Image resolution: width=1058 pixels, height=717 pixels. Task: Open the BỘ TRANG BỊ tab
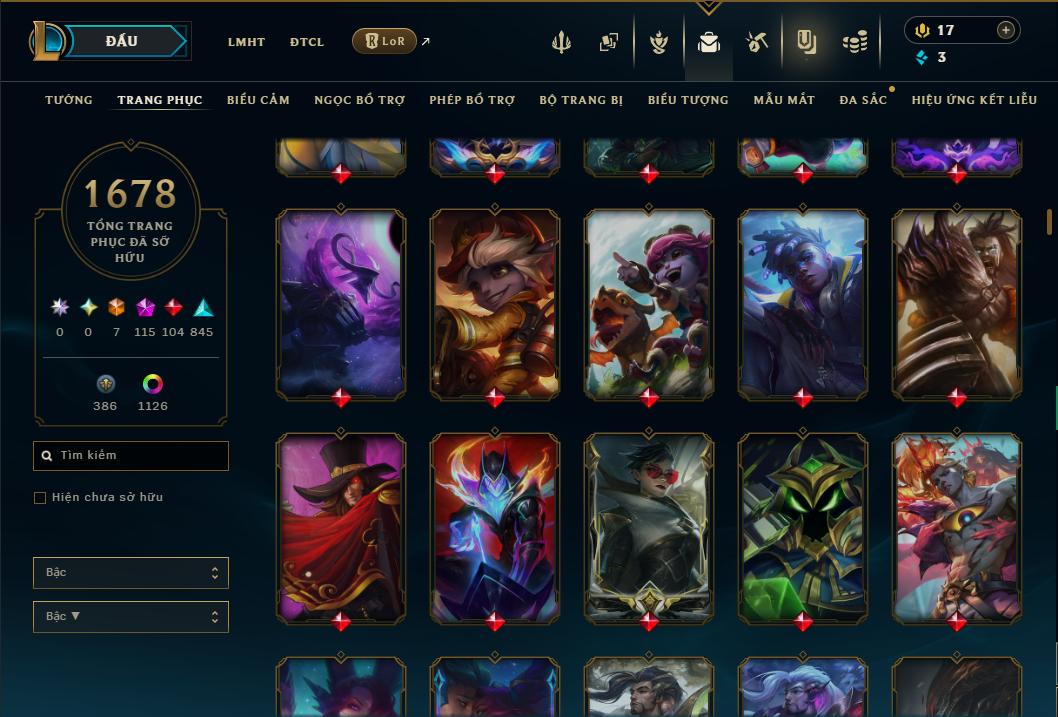[x=581, y=100]
